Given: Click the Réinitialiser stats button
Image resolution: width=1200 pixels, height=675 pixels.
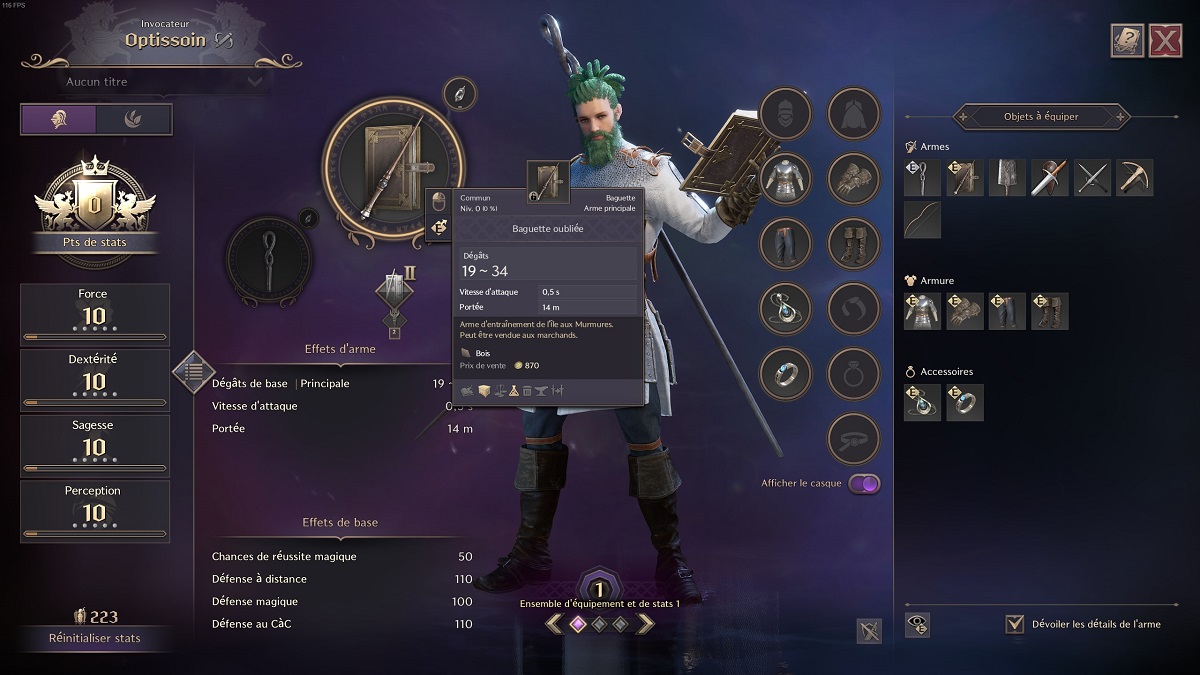Looking at the screenshot, I should (95, 638).
